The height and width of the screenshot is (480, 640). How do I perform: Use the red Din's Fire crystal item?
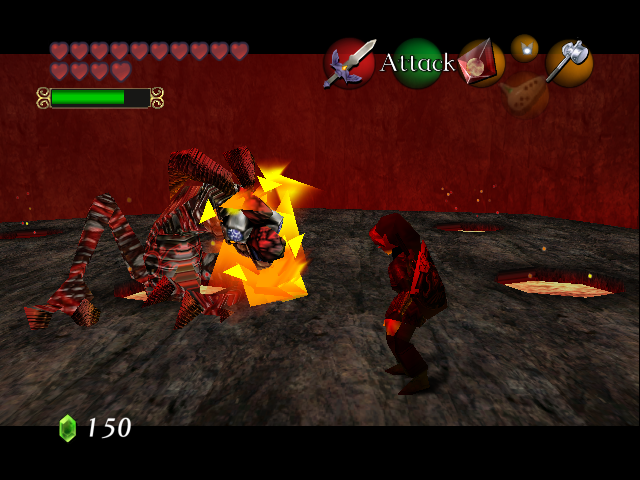481,63
